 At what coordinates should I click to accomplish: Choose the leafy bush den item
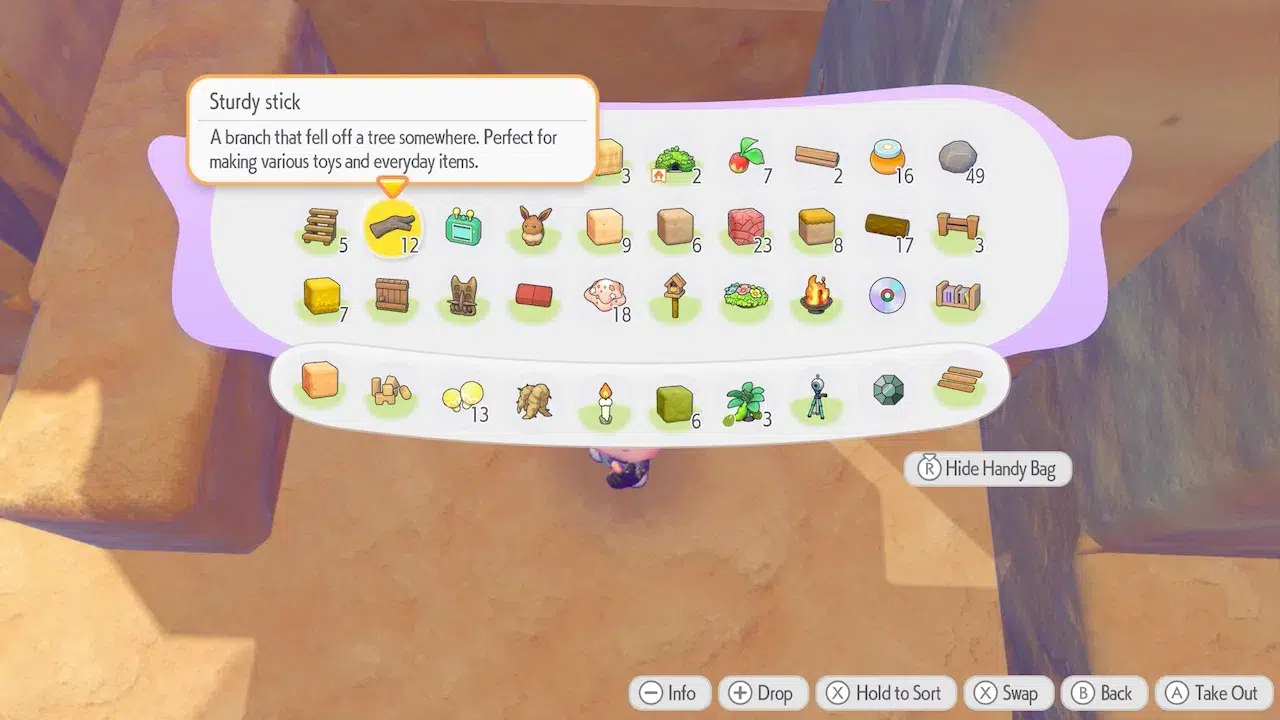pos(674,159)
